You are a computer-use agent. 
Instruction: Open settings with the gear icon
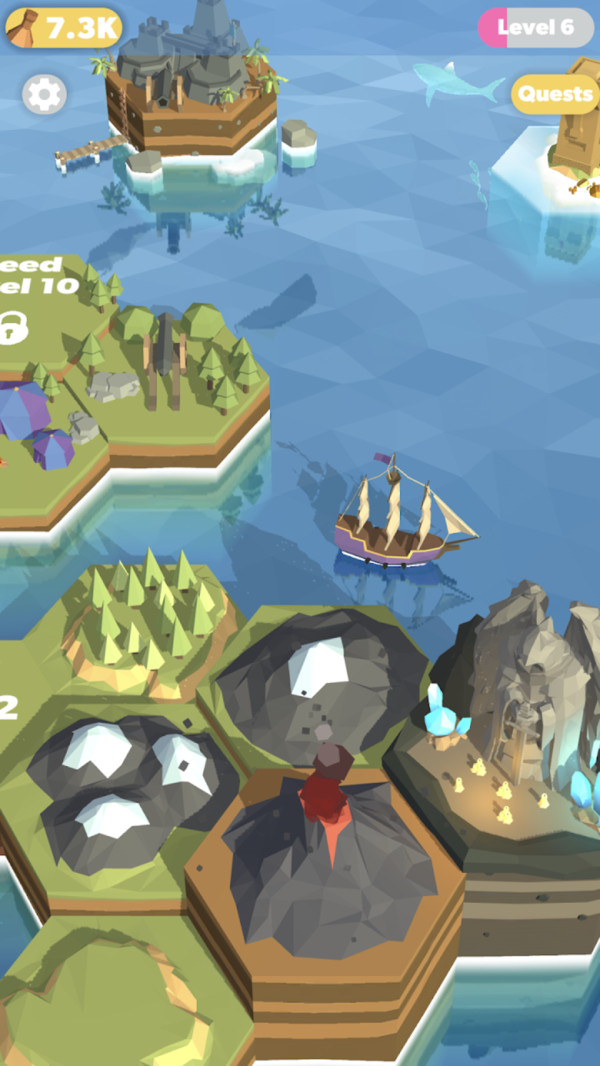pyautogui.click(x=44, y=95)
